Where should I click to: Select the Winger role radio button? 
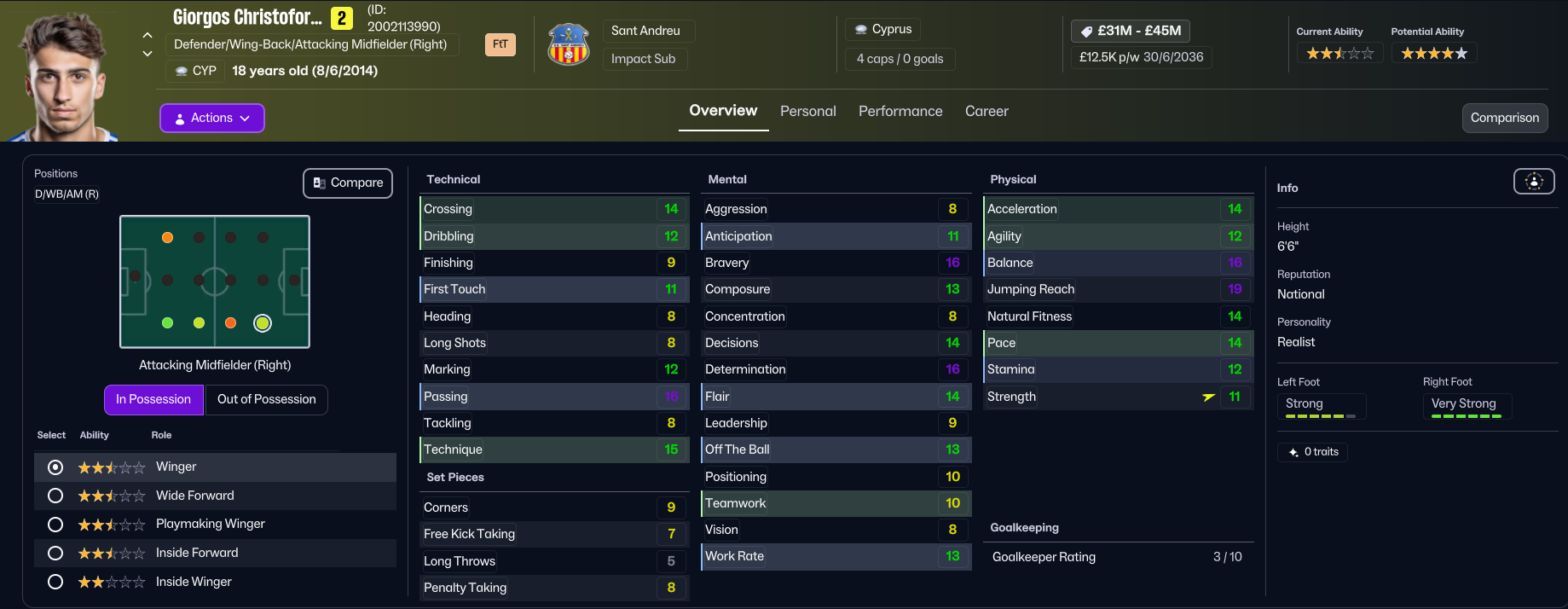click(55, 467)
